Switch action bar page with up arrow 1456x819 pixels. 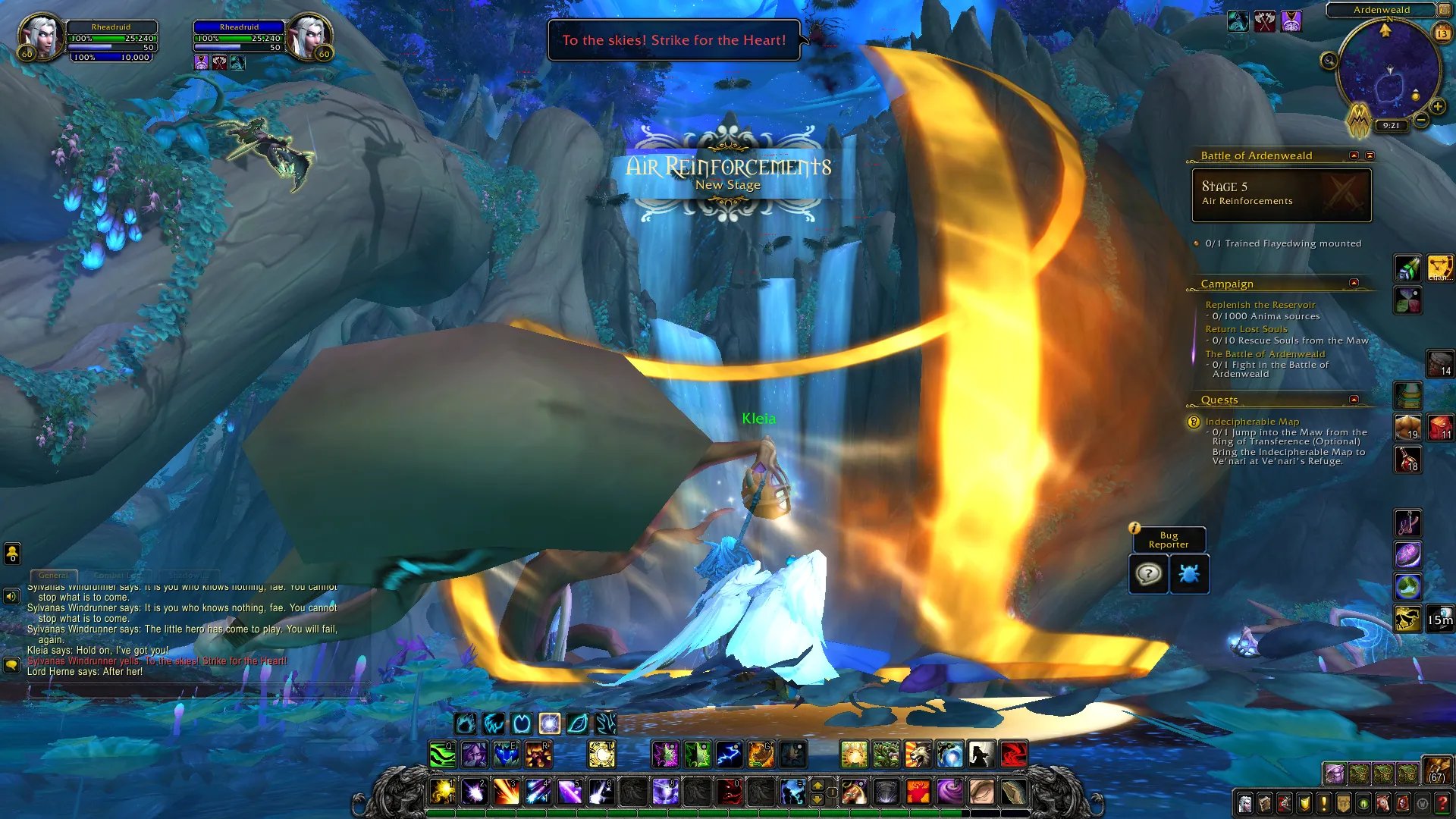point(817,785)
